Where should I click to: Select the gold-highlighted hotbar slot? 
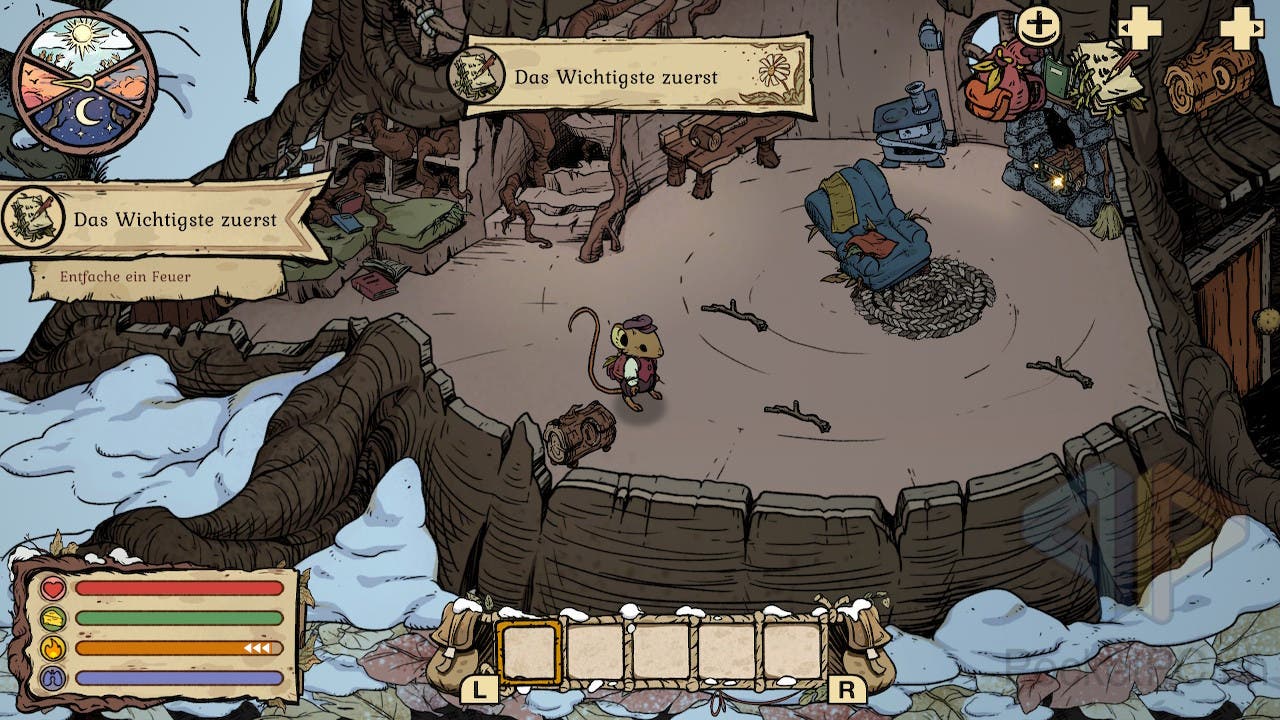(x=529, y=652)
